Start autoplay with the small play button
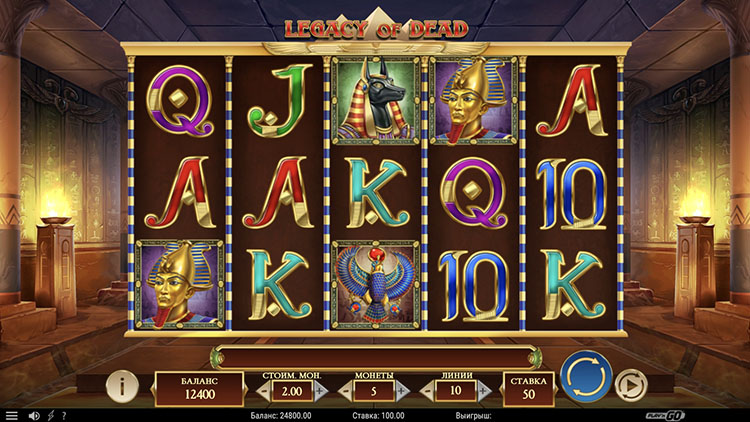Viewport: 750px width, 422px height. pyautogui.click(x=629, y=384)
